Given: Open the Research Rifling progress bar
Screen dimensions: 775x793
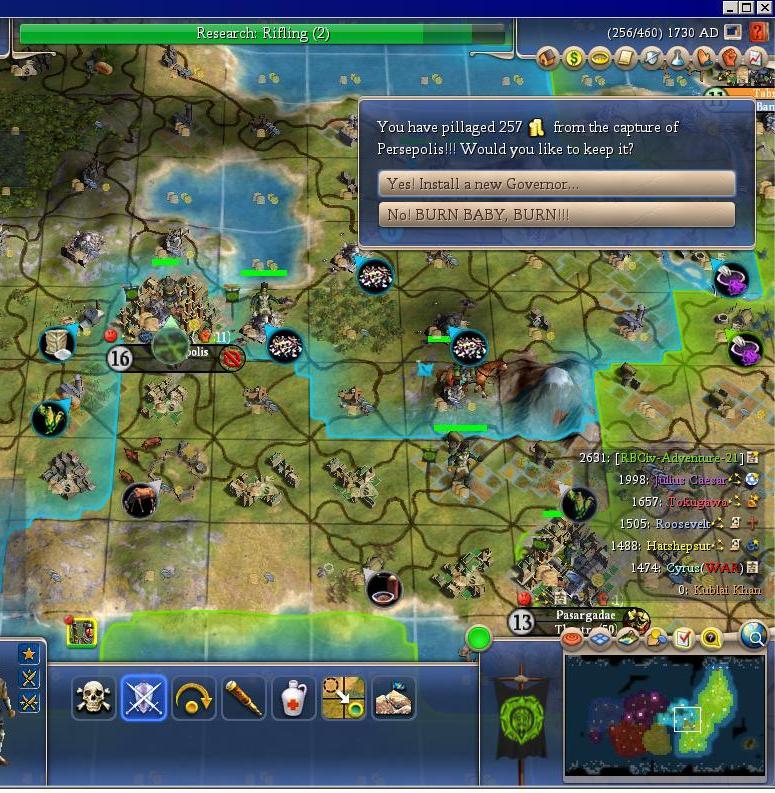Looking at the screenshot, I should [x=264, y=34].
